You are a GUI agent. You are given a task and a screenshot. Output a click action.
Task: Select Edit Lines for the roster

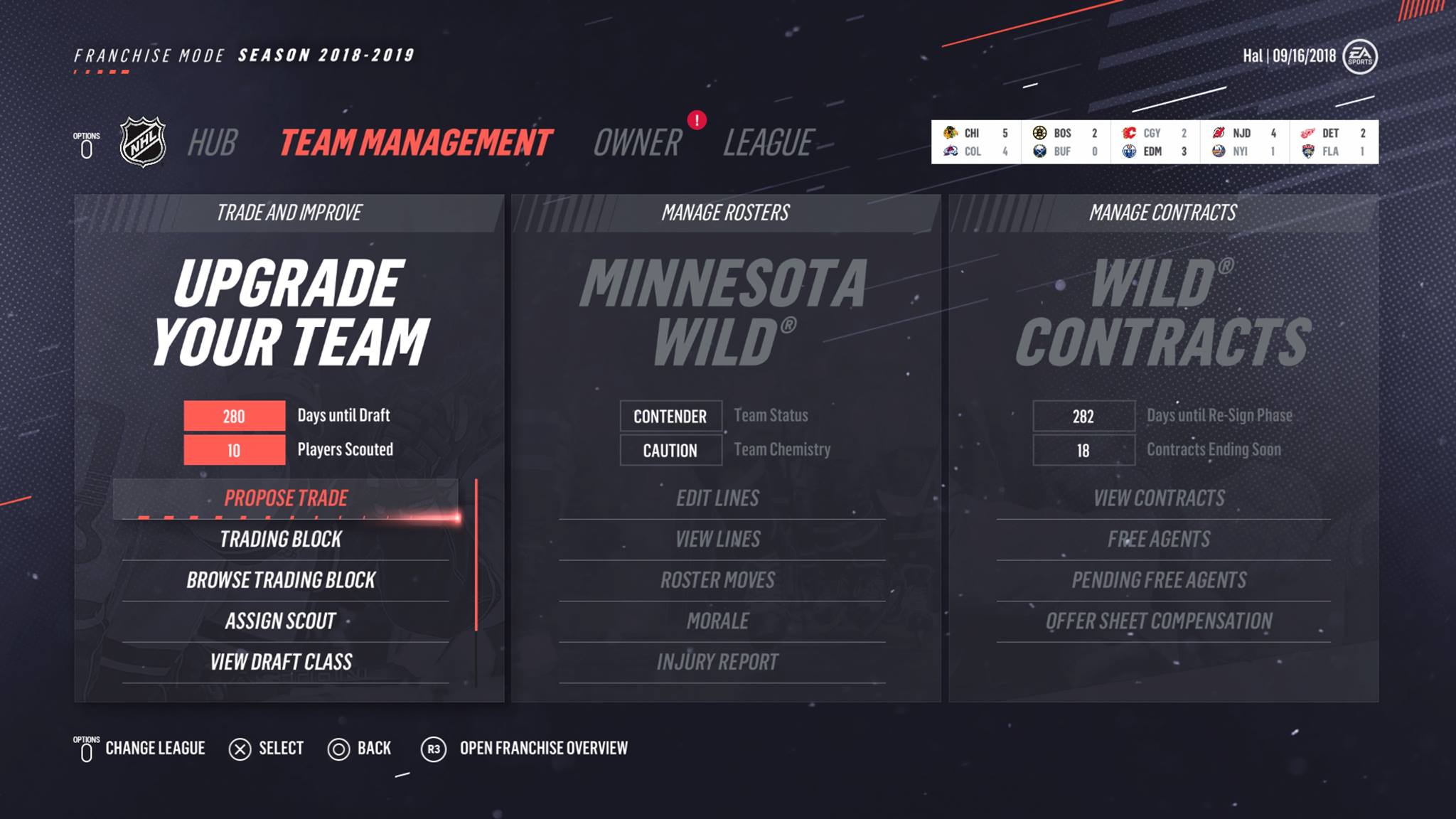[718, 498]
